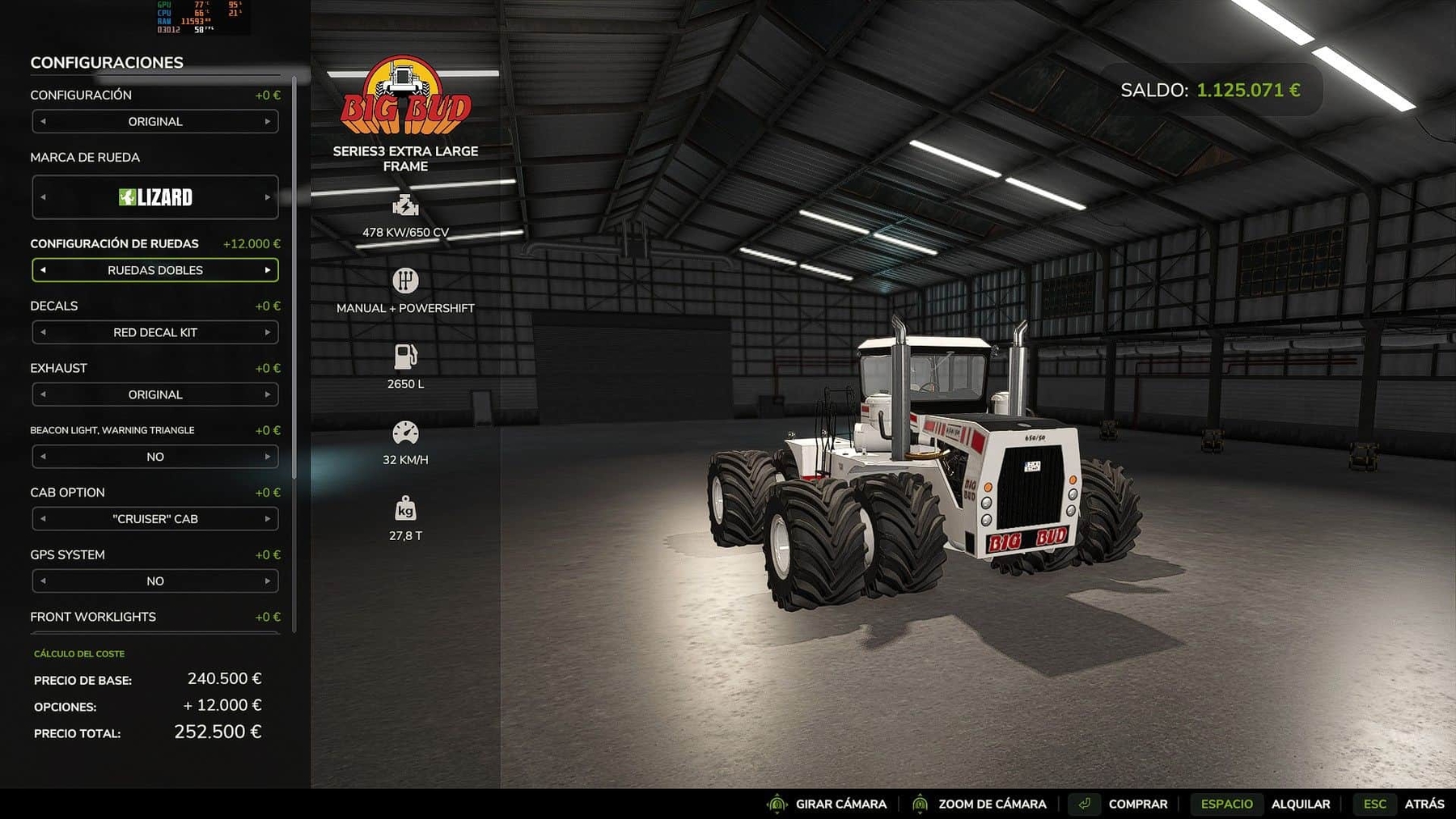The height and width of the screenshot is (819, 1456).
Task: Switch to previous wheel brand before Lizard
Action: click(x=43, y=197)
